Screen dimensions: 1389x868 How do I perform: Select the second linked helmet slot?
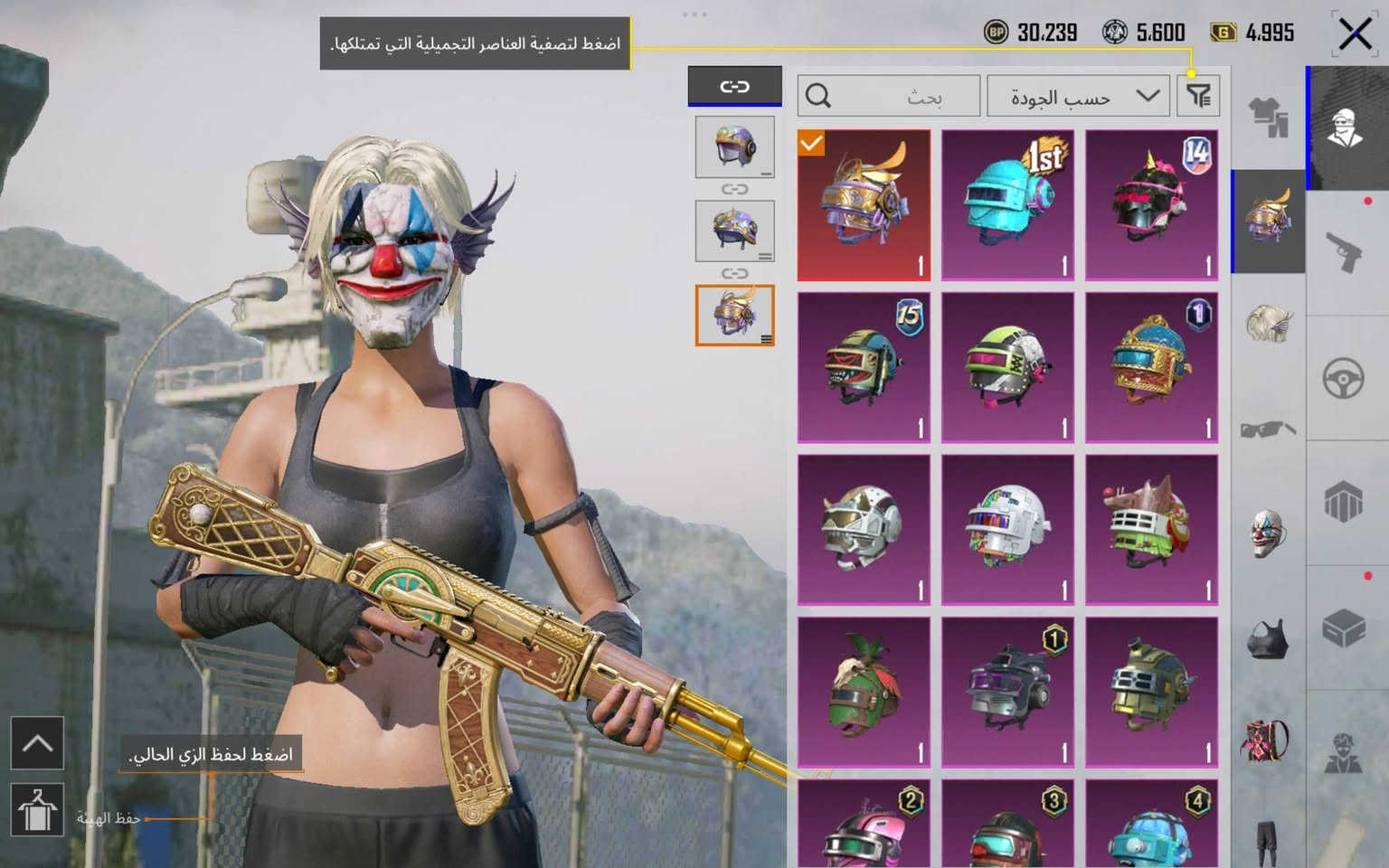click(734, 229)
